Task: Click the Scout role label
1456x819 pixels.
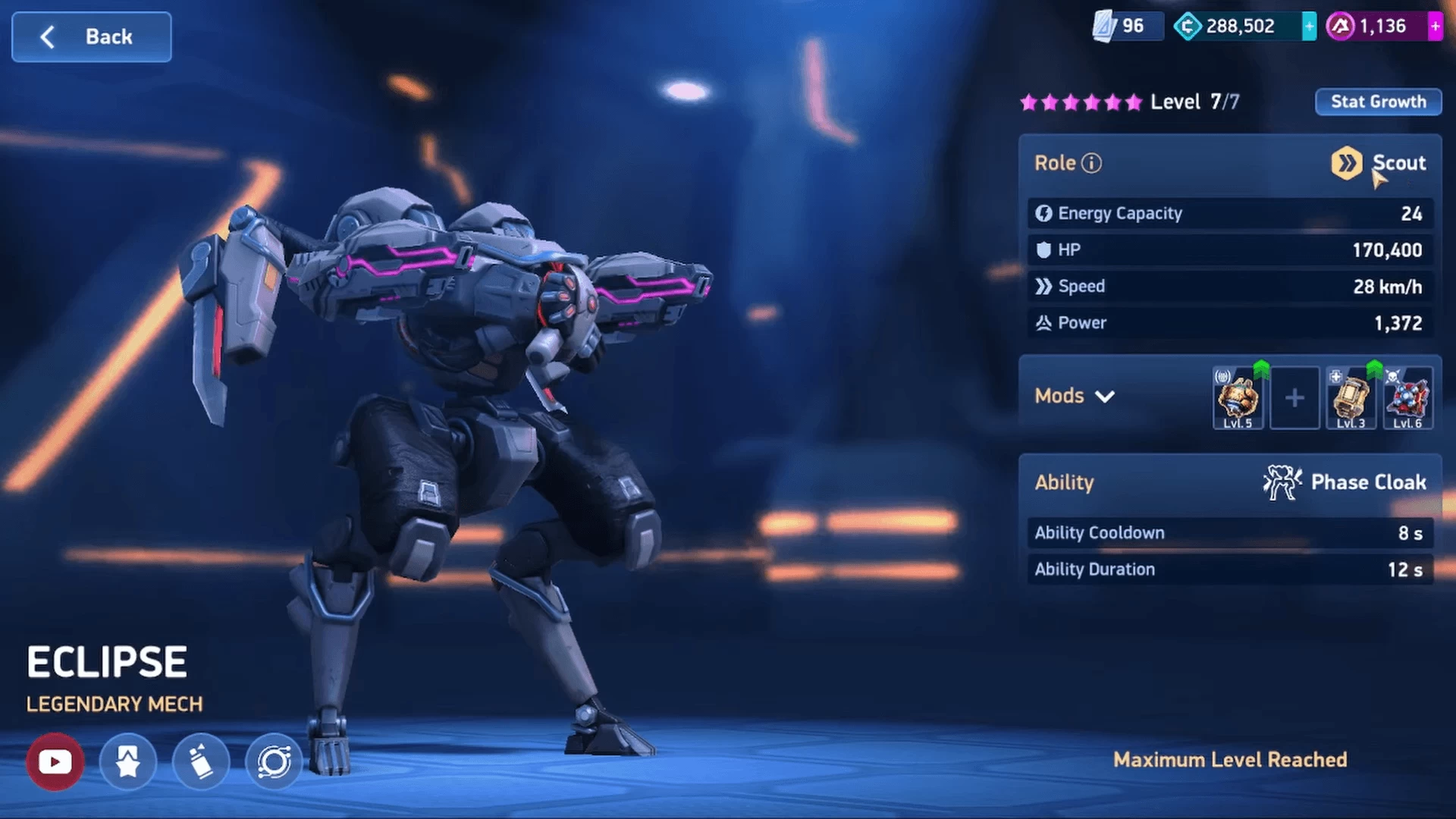Action: point(1398,163)
